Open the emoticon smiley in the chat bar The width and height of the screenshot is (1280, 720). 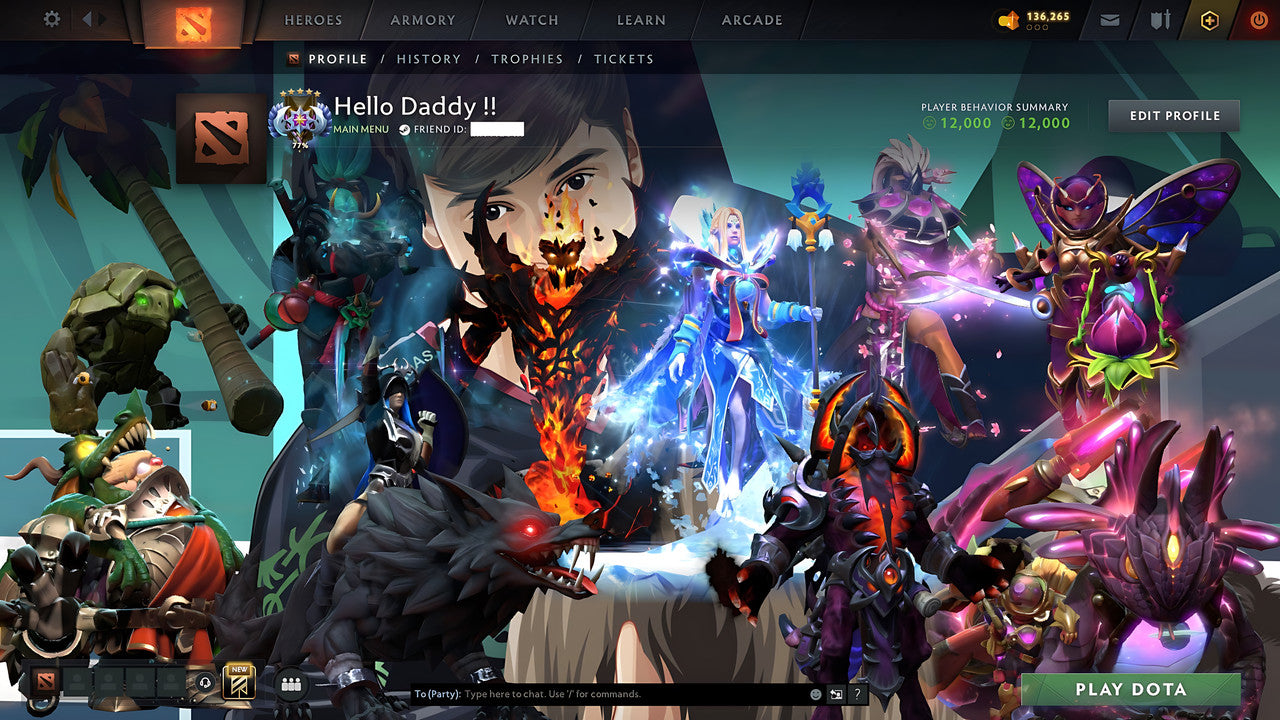815,694
